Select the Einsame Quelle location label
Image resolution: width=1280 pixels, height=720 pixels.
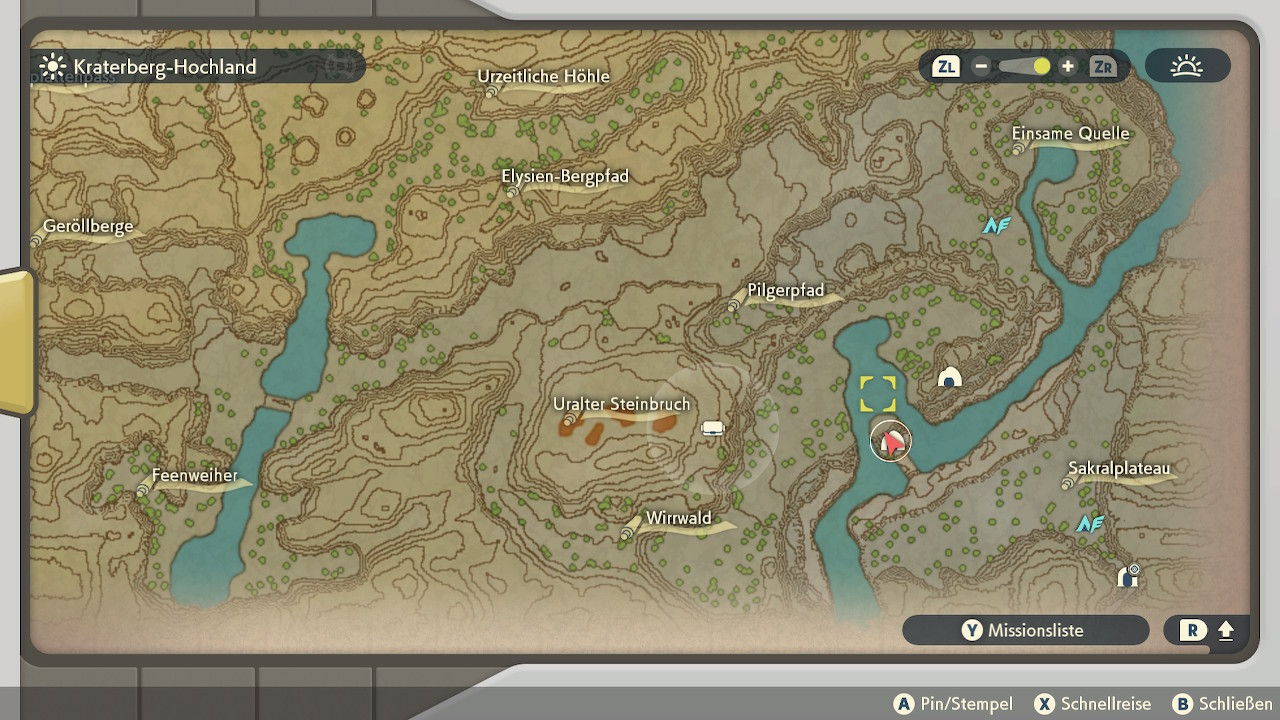point(1070,134)
